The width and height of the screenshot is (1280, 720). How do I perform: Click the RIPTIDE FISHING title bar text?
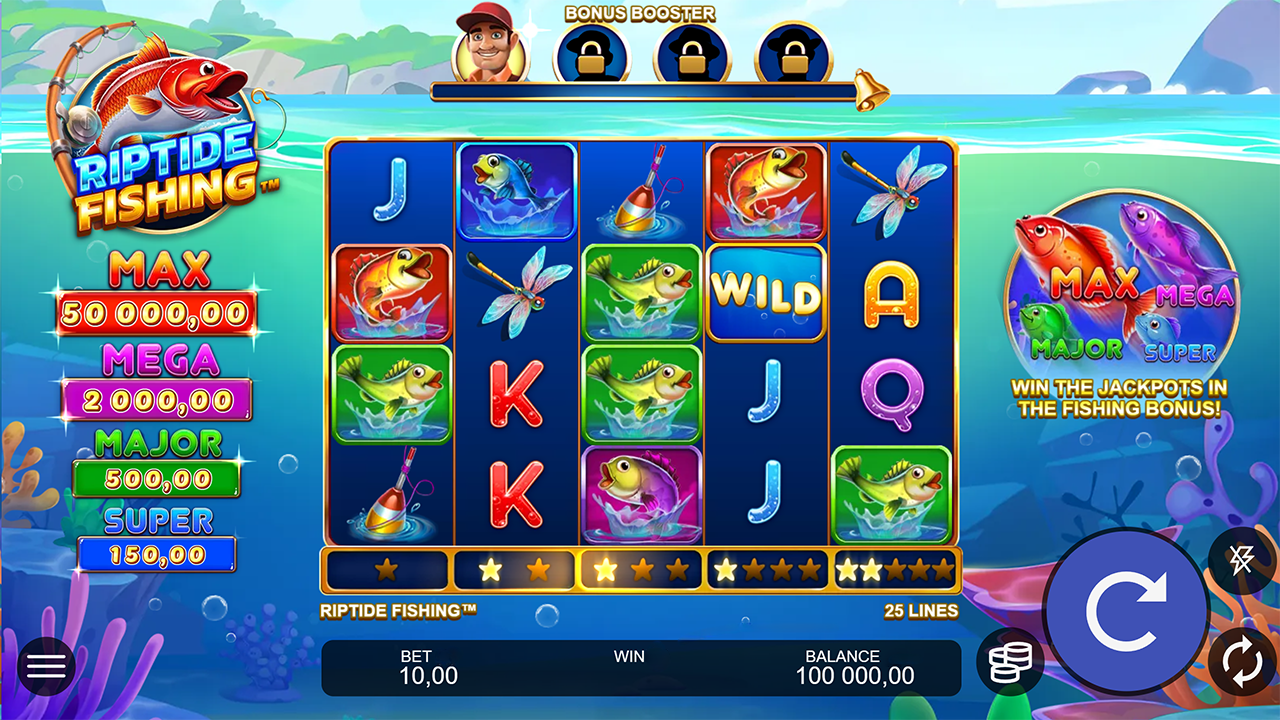point(399,610)
